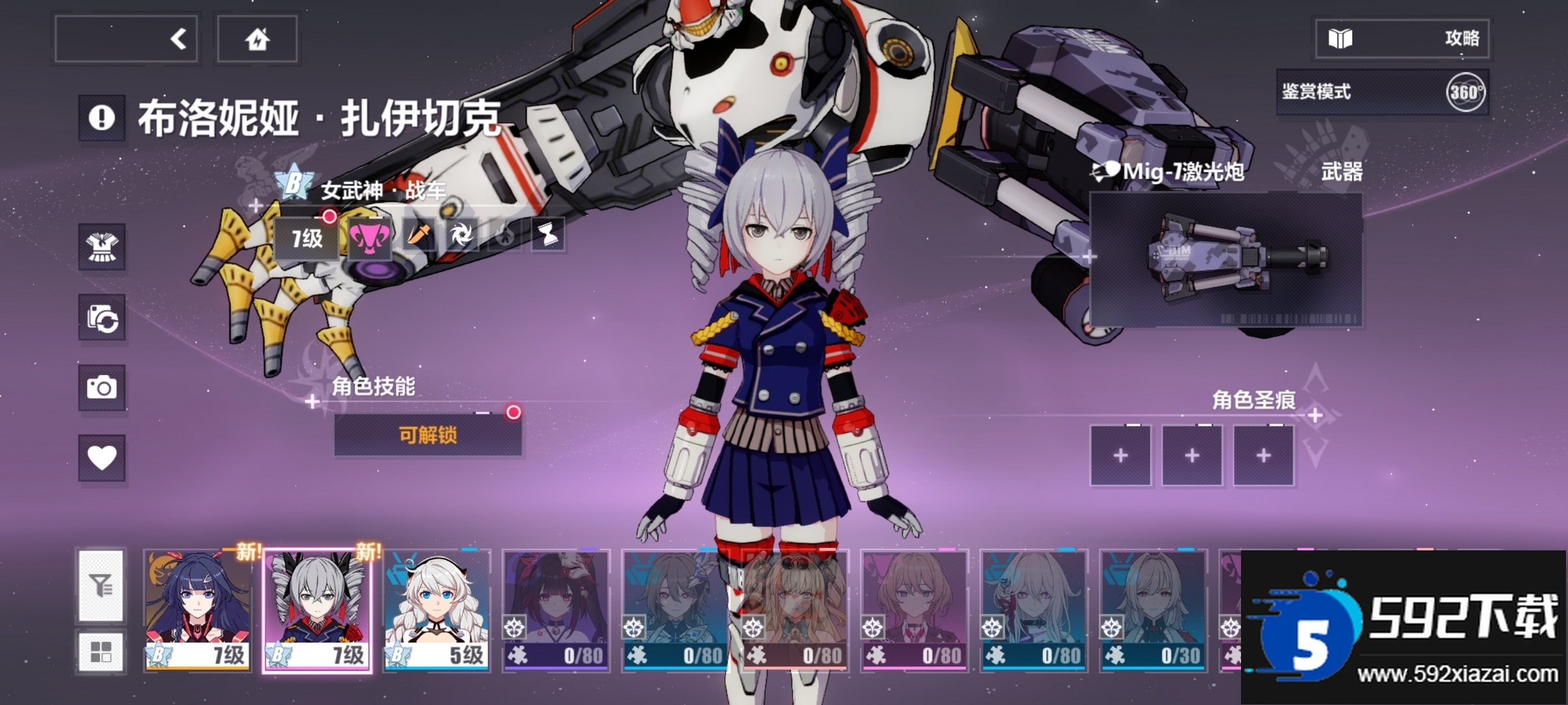
Task: Select the white-haired 5级 character portrait
Action: (436, 610)
